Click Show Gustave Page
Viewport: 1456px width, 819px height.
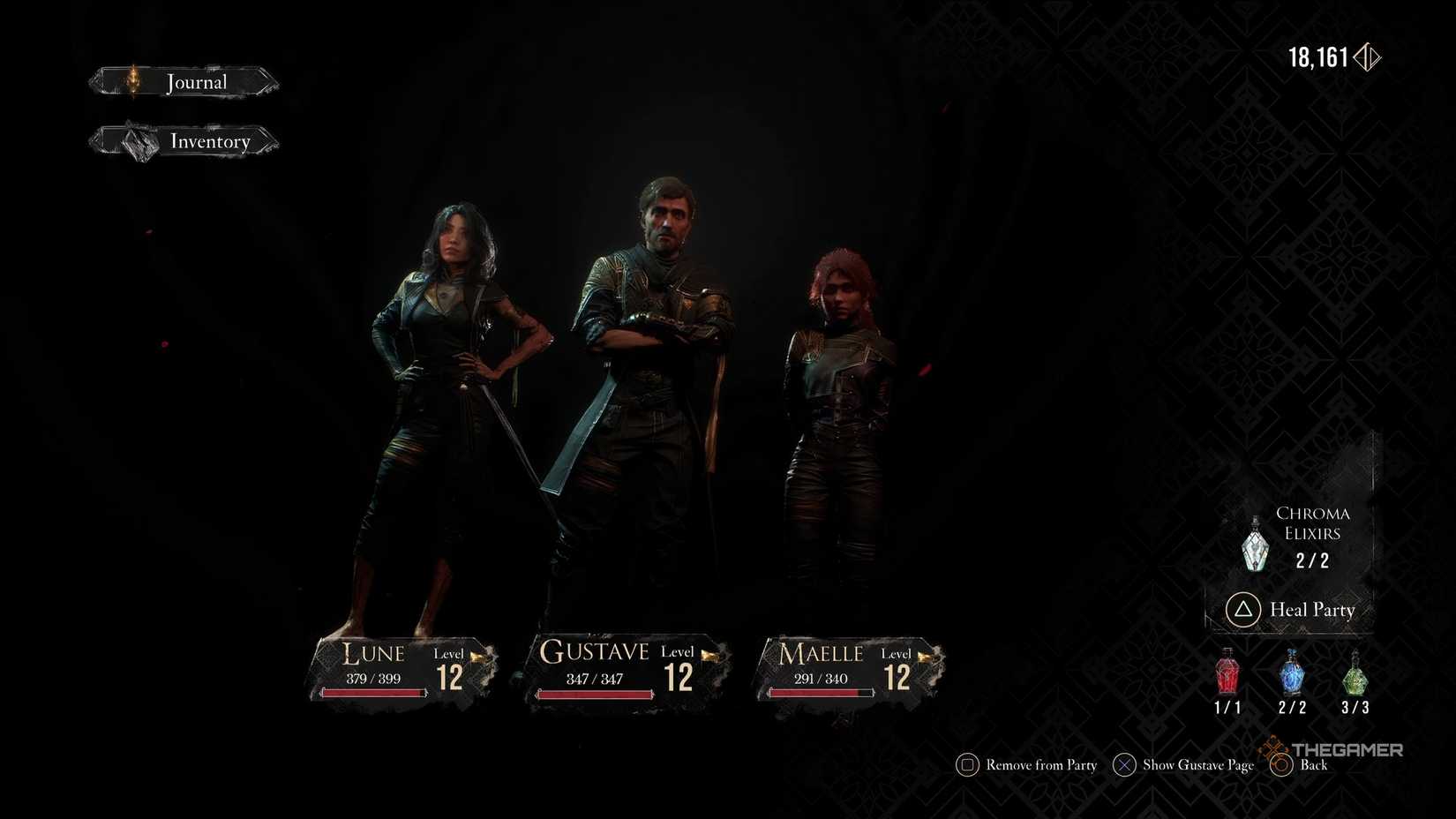tap(1197, 765)
